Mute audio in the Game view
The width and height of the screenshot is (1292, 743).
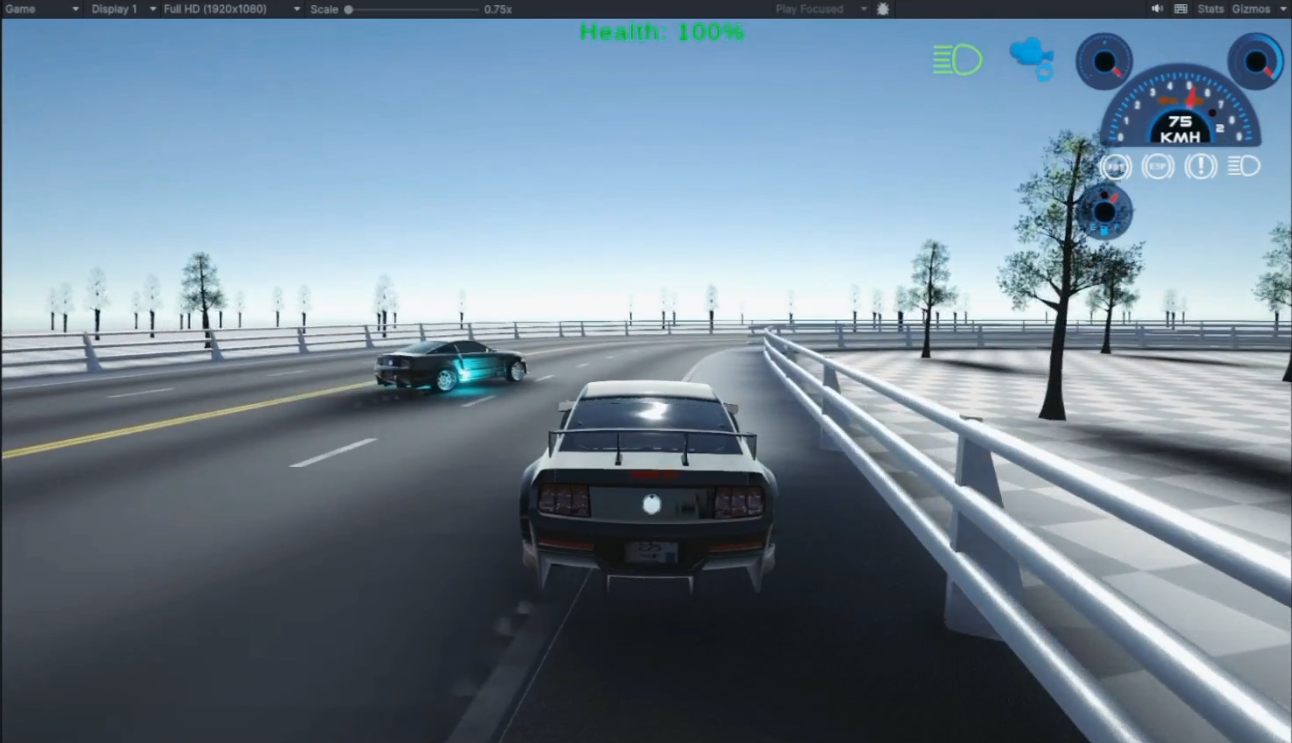(1157, 8)
